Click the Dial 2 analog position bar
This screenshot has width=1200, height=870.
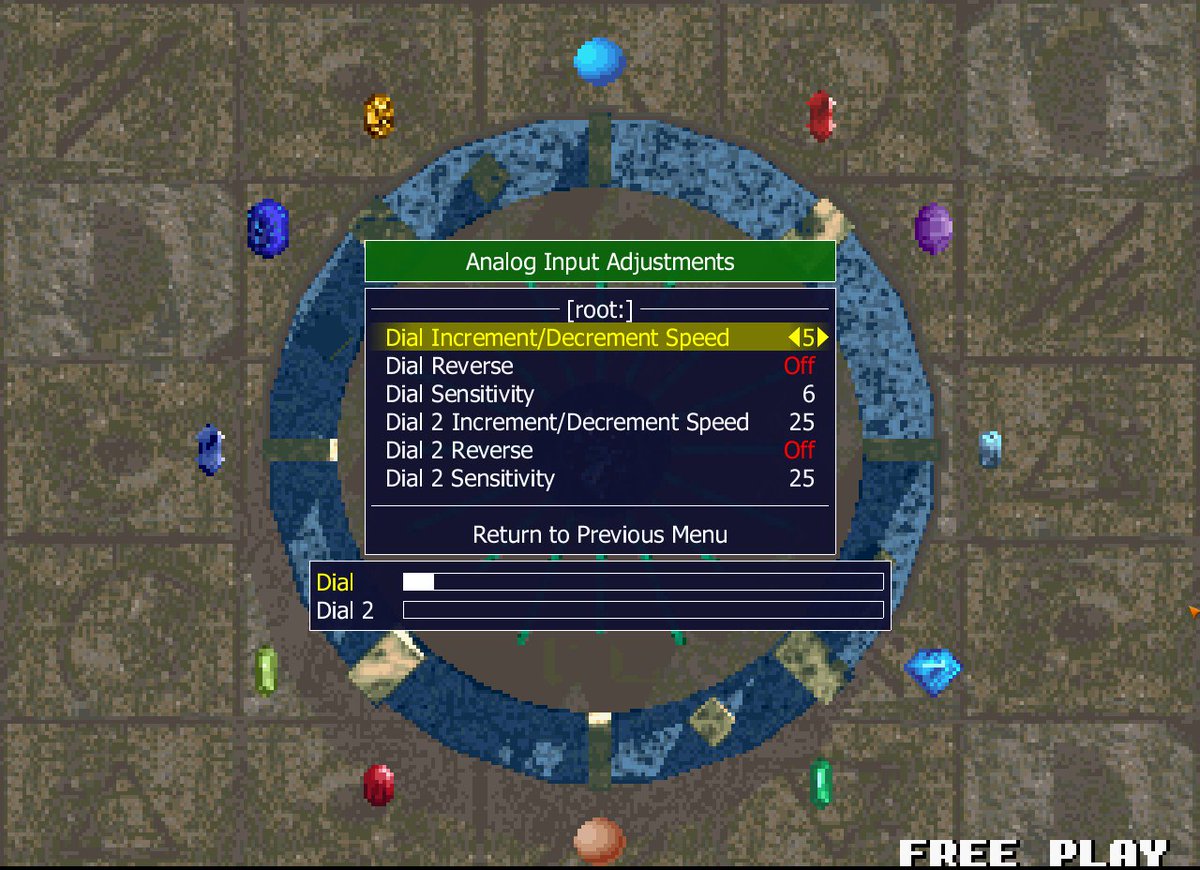[643, 610]
